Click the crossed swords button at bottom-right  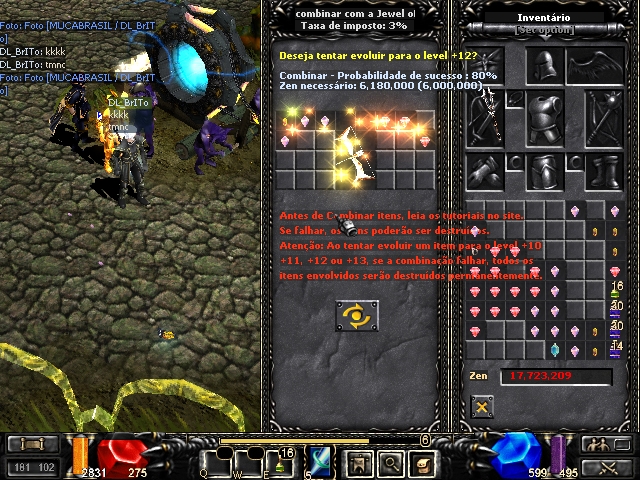click(604, 466)
